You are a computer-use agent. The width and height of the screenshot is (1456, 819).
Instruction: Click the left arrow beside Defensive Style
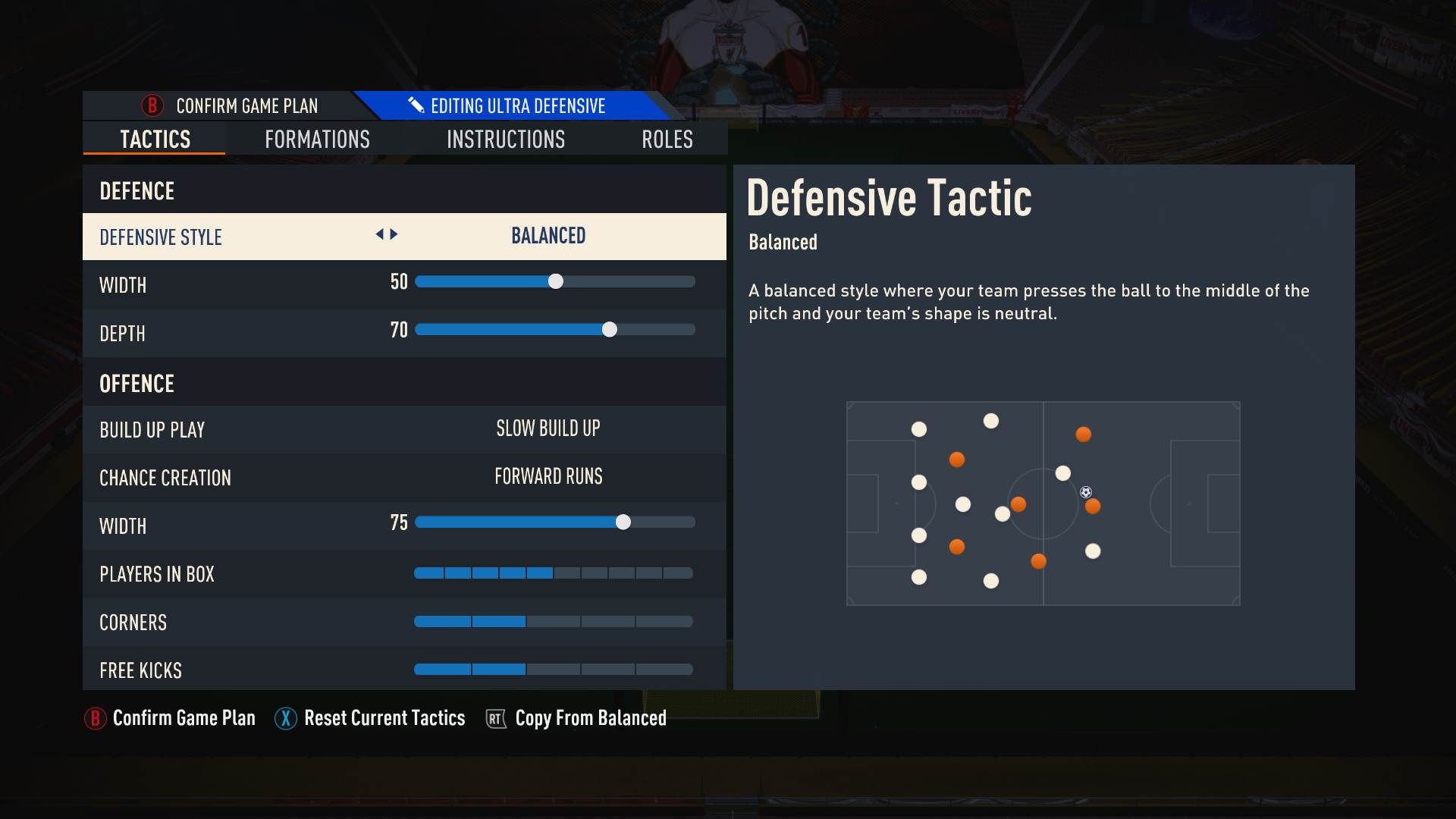[x=379, y=235]
